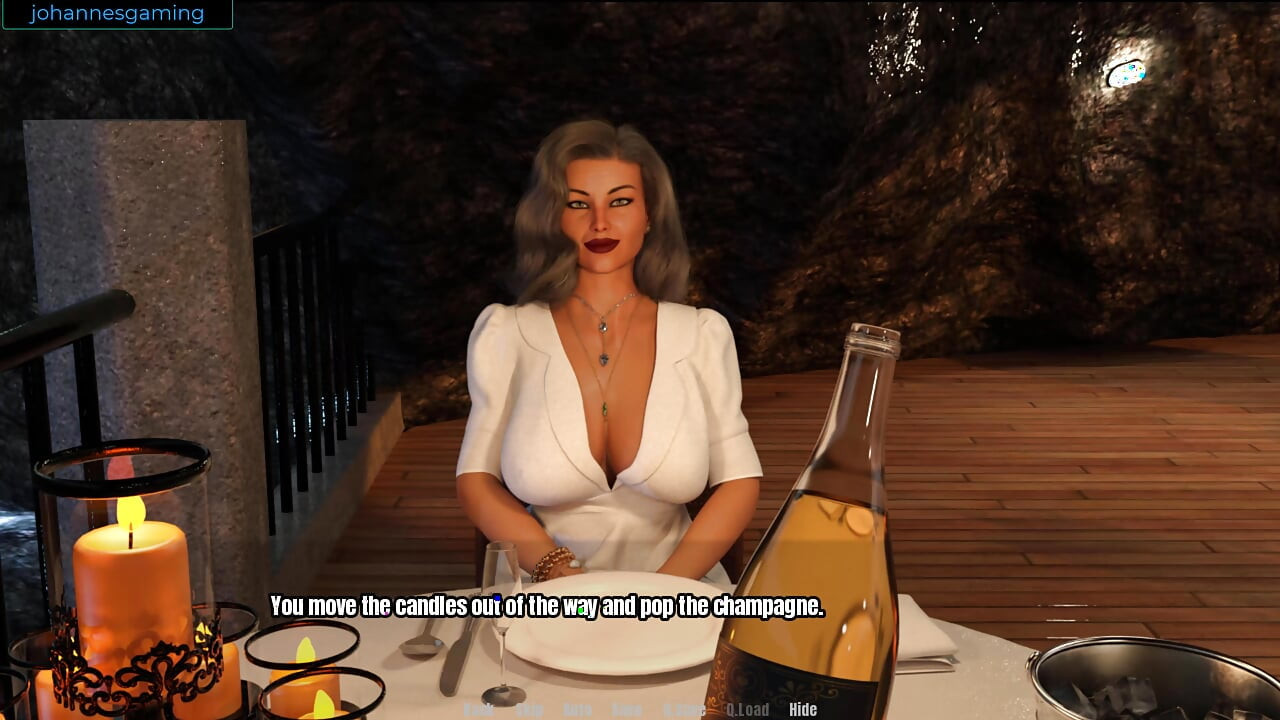Click the quick menu bar at screen bottom
The height and width of the screenshot is (720, 1280).
coord(640,709)
